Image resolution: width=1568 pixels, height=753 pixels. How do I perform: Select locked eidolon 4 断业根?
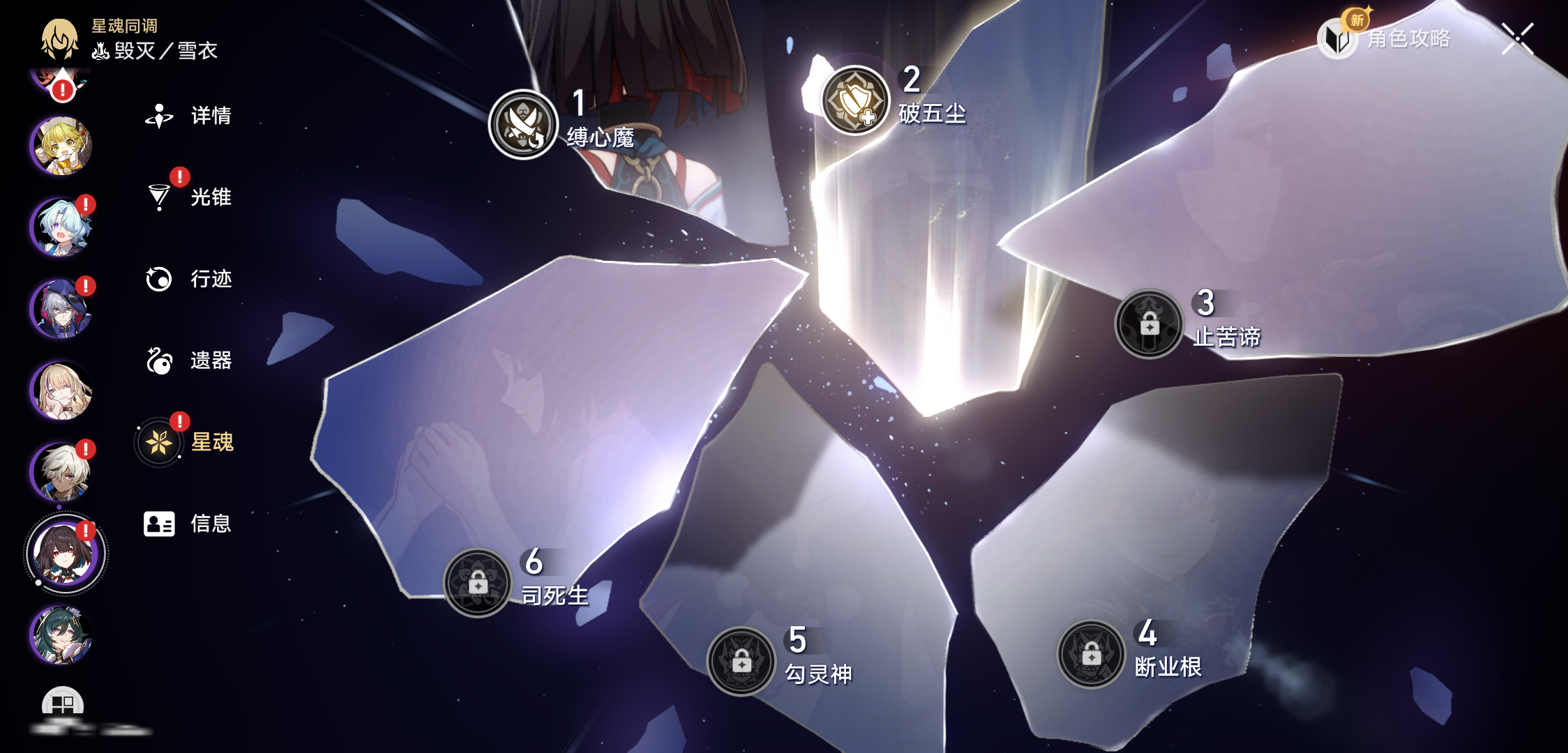[1092, 655]
